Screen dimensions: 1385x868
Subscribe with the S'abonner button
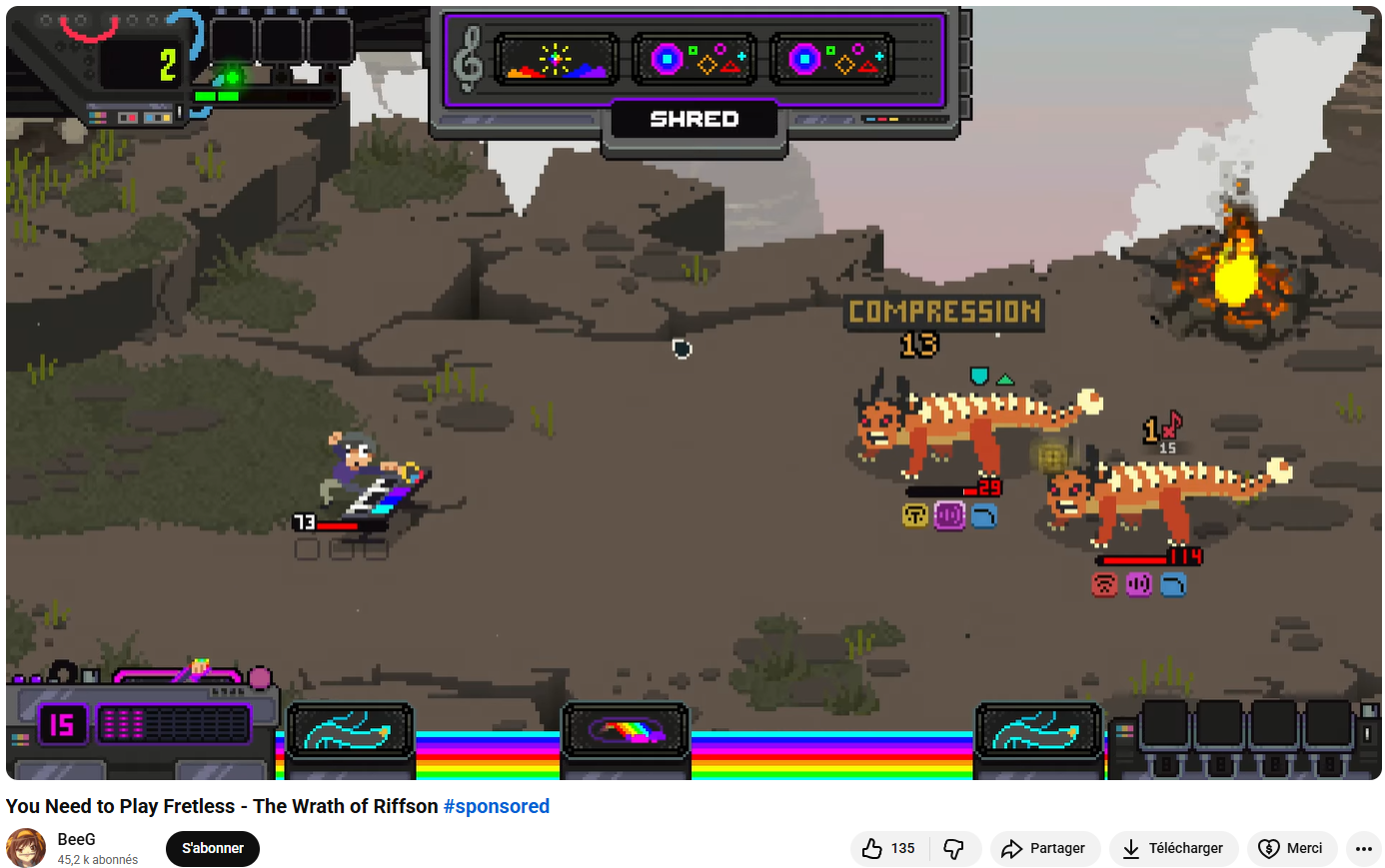213,848
